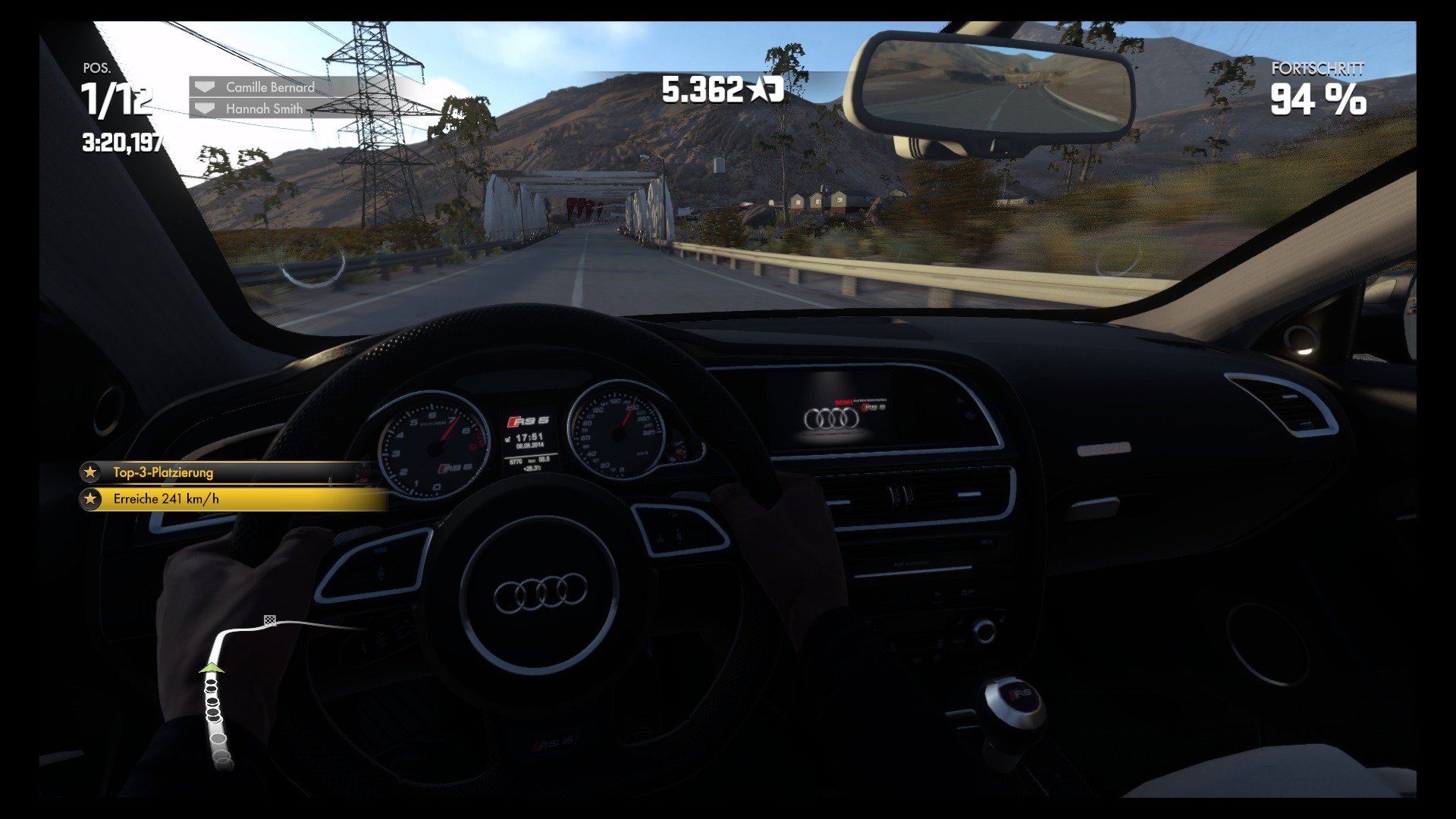Click the Erreiche 241 km/h star icon
This screenshot has height=819, width=1456.
tap(91, 500)
